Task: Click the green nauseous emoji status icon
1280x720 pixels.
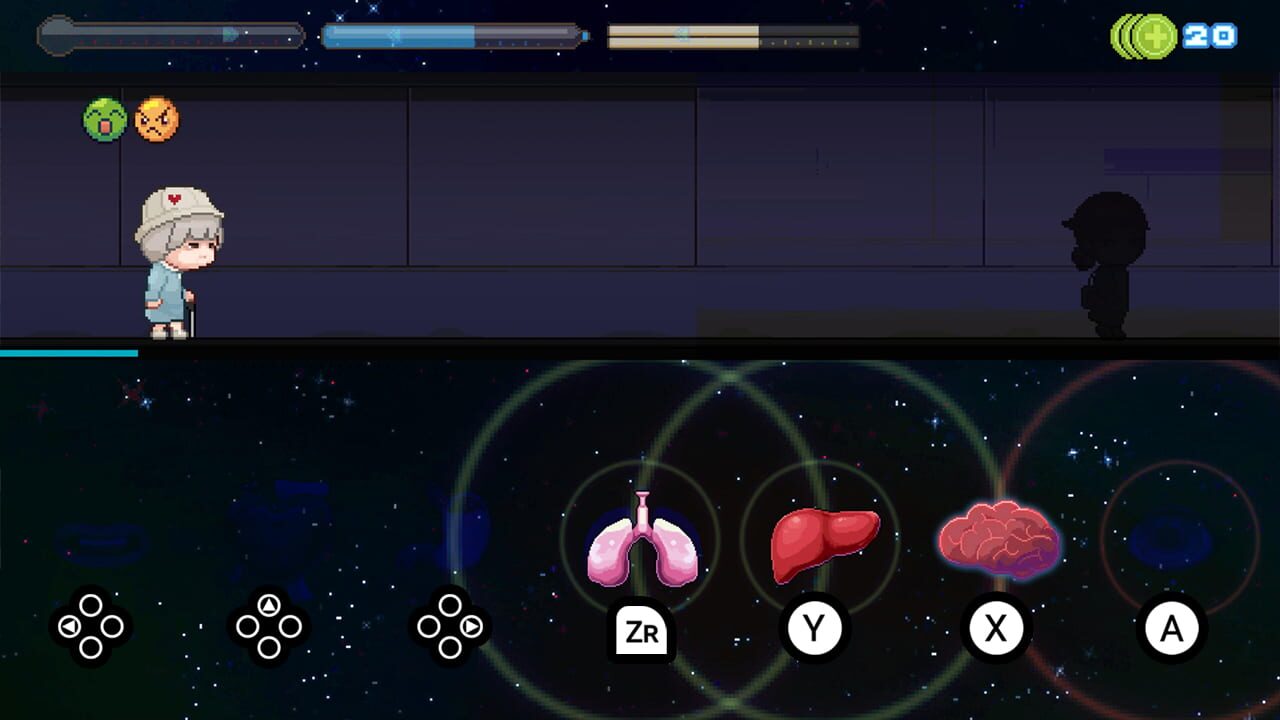Action: [106, 120]
